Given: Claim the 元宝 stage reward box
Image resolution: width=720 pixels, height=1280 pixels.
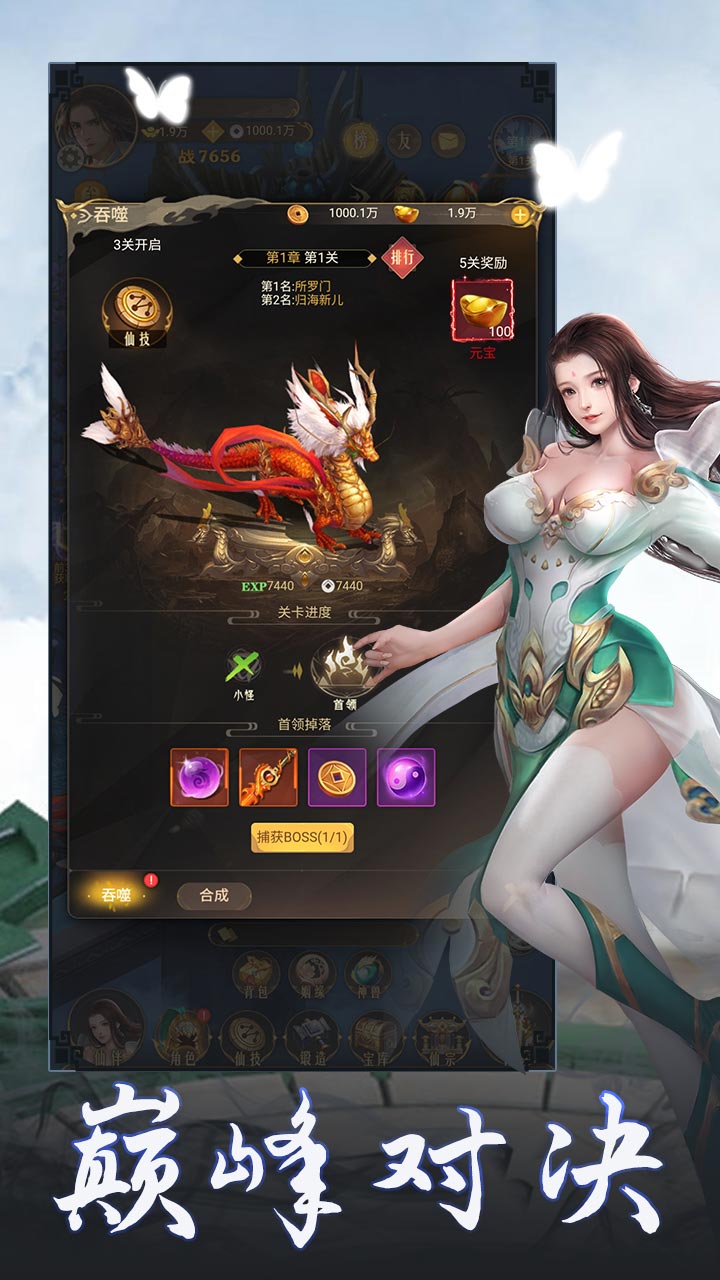Looking at the screenshot, I should pos(483,310).
